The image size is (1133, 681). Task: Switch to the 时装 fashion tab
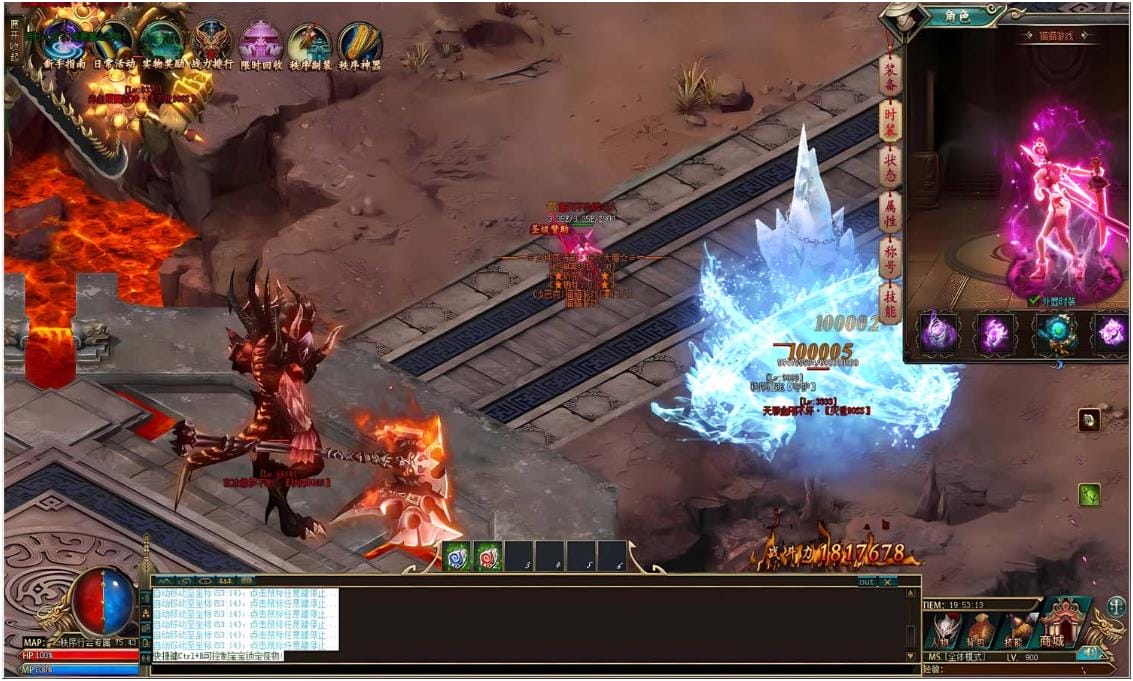point(890,120)
